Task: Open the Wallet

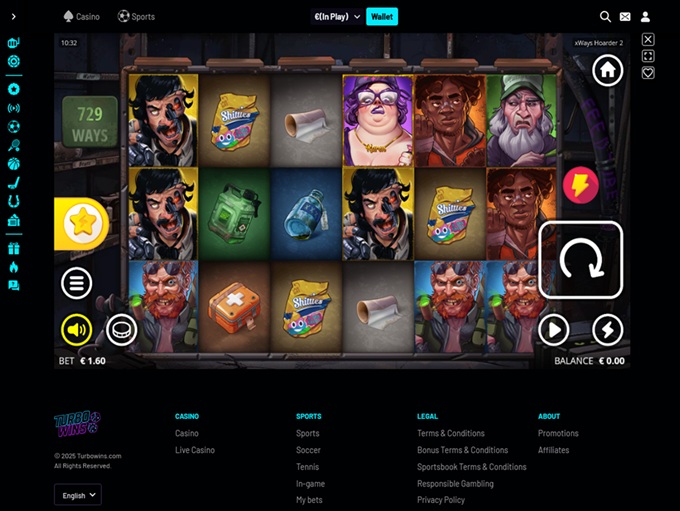Action: coord(381,16)
